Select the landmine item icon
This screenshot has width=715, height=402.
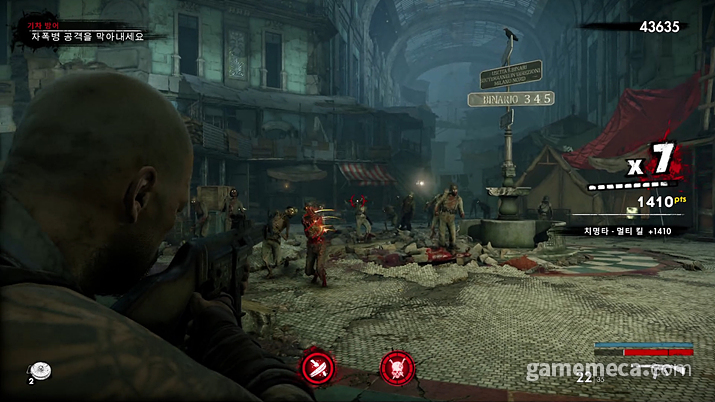tap(41, 370)
